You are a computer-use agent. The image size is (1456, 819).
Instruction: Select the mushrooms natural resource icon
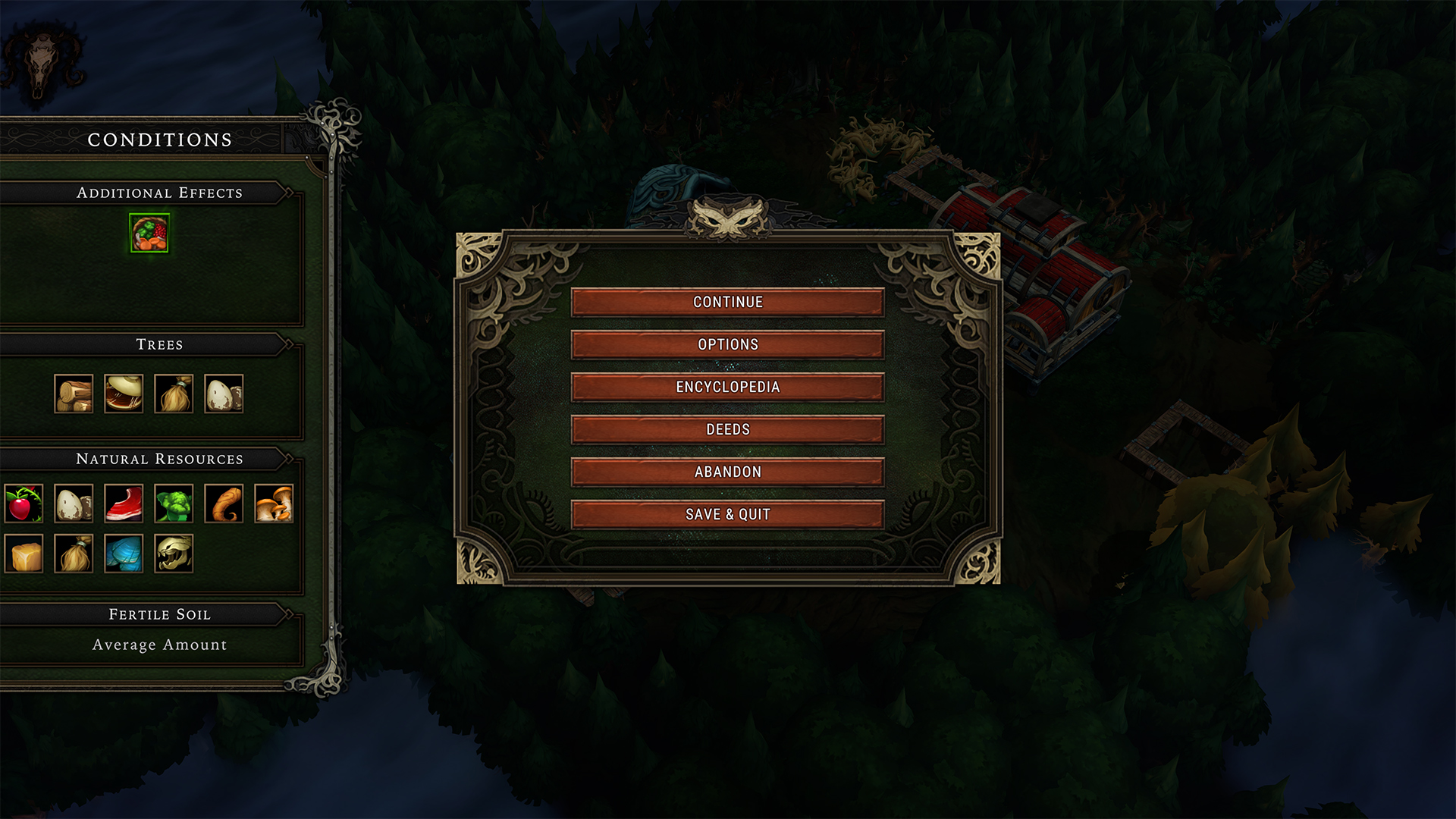[274, 504]
